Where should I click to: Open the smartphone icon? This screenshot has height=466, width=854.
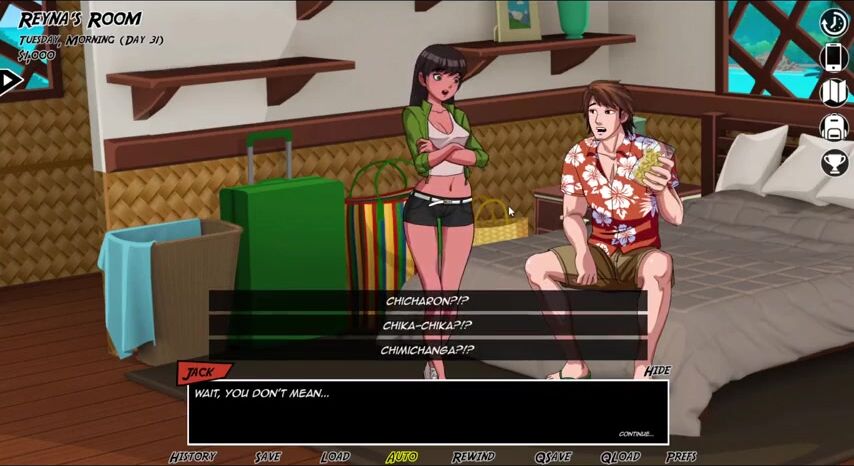pos(834,57)
